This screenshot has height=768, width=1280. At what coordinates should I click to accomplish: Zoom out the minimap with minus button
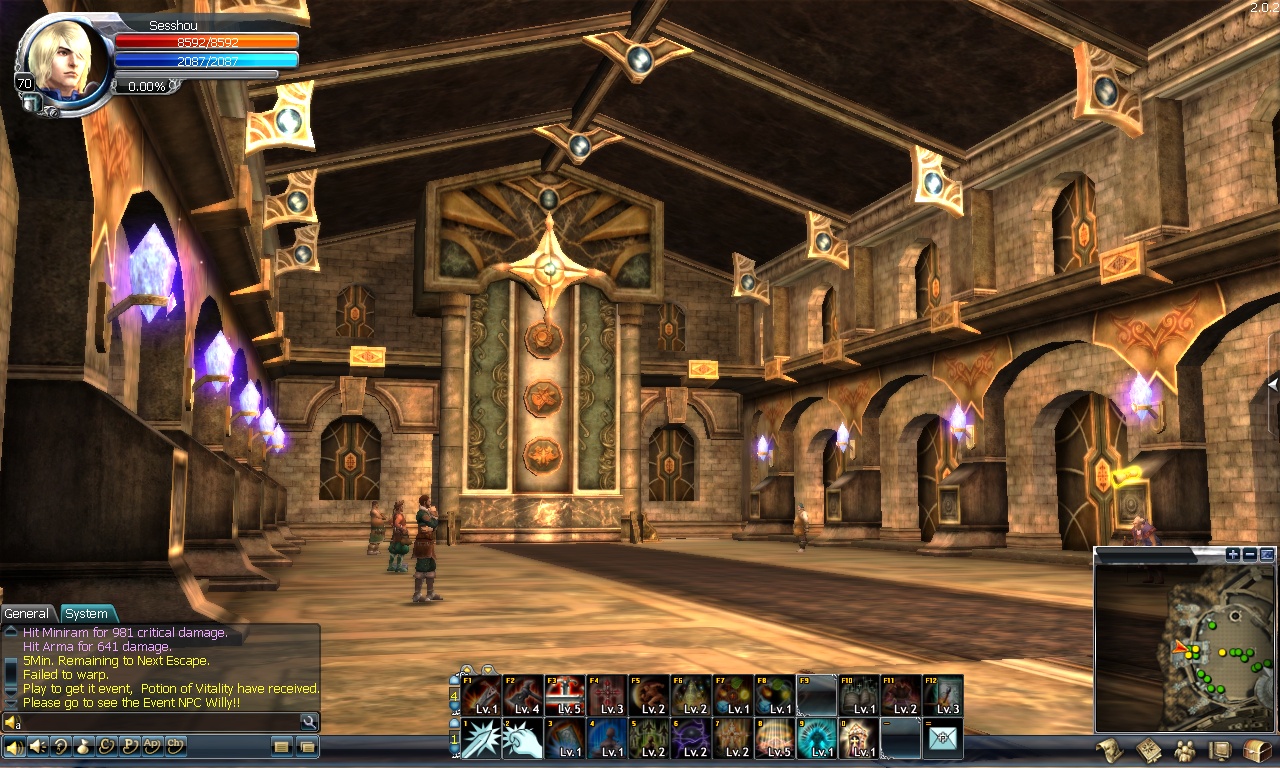click(x=1250, y=554)
